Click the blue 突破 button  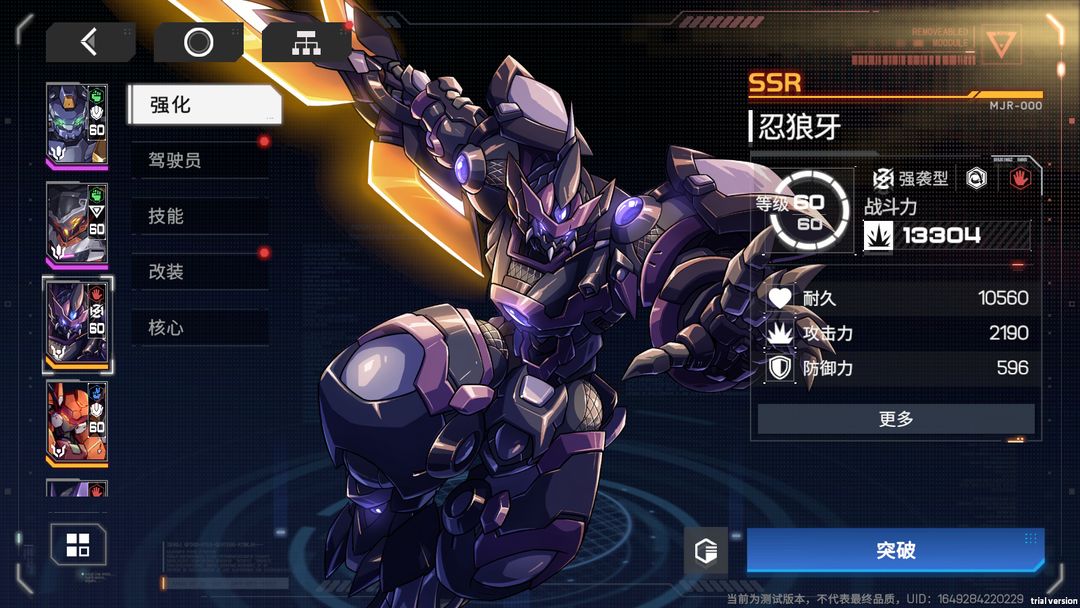895,551
